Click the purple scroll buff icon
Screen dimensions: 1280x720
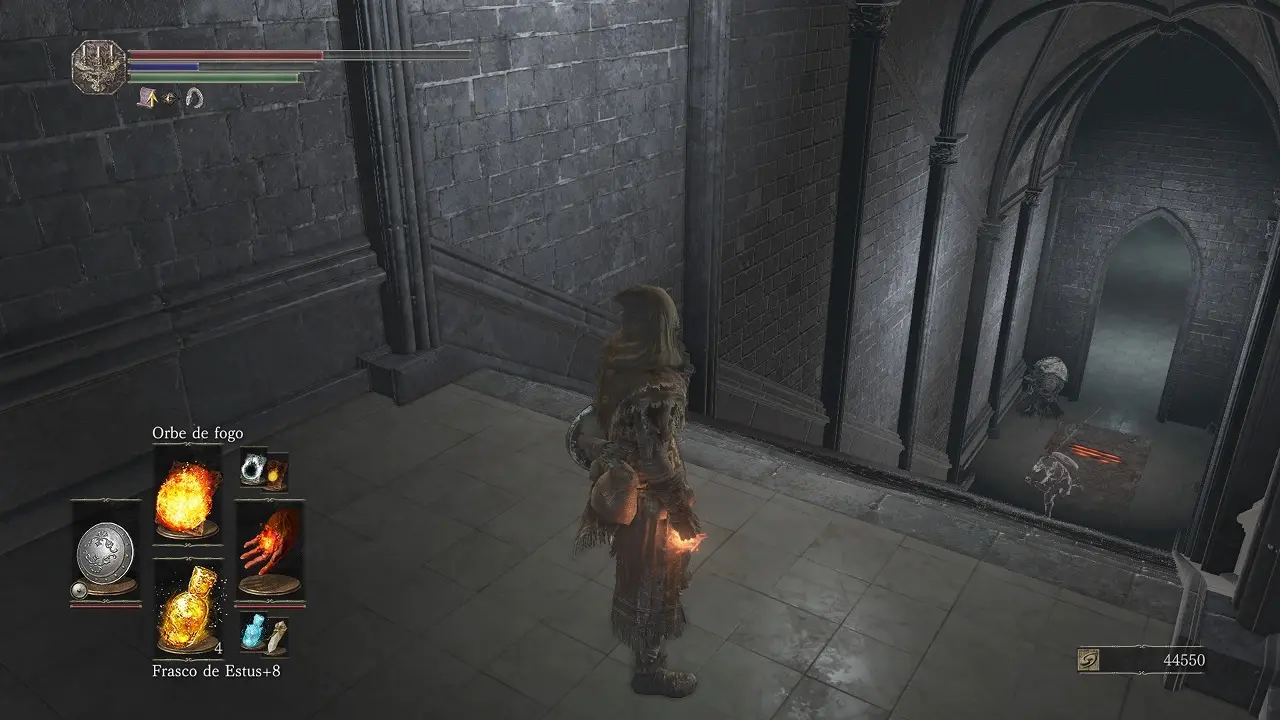tap(147, 97)
